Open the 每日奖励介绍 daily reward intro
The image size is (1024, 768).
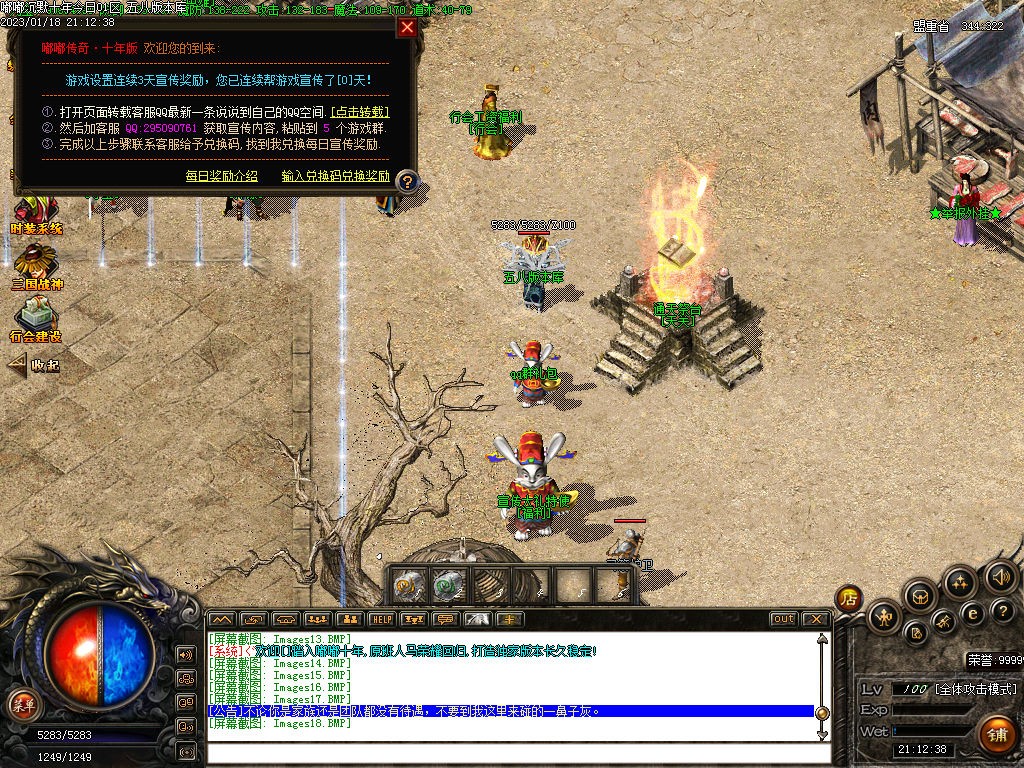[x=221, y=176]
